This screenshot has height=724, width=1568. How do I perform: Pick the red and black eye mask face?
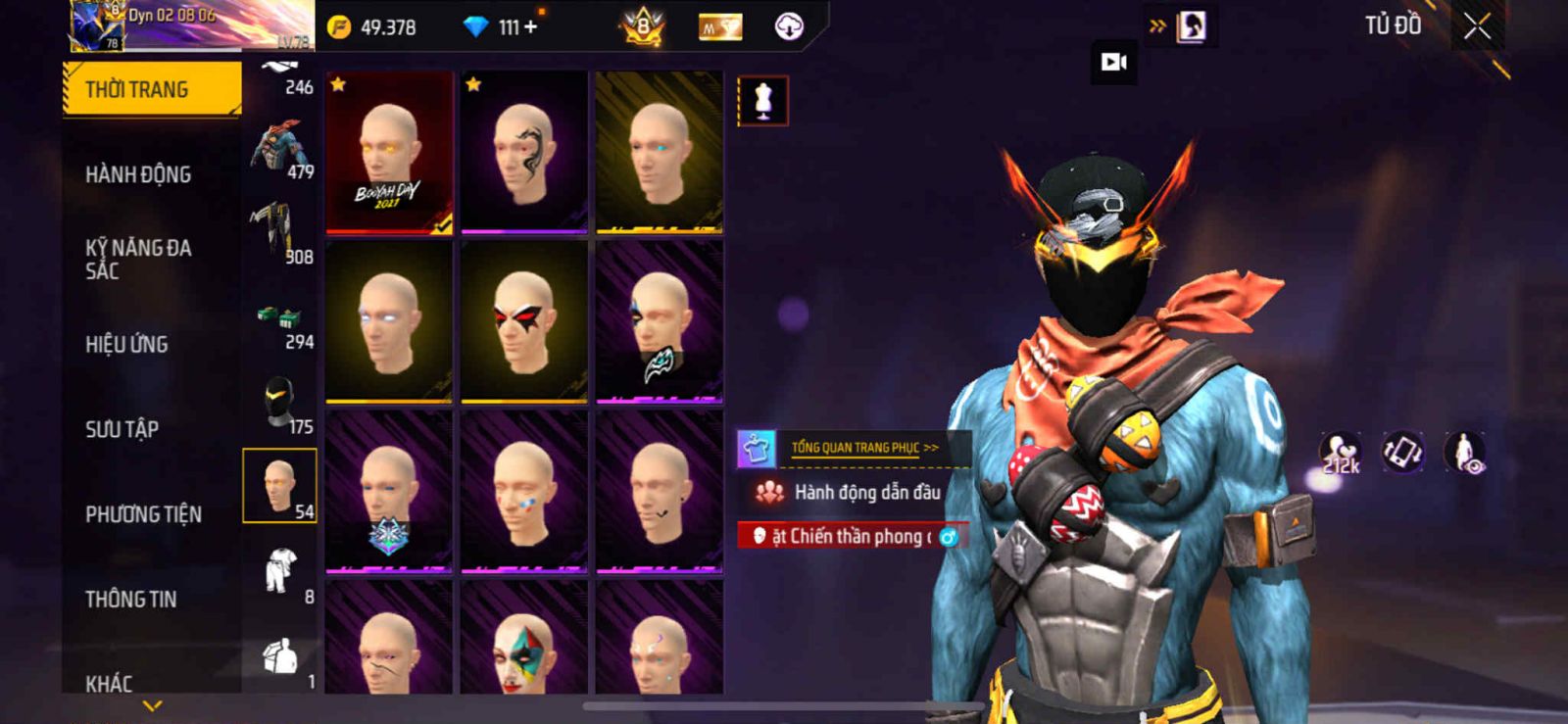click(x=524, y=322)
